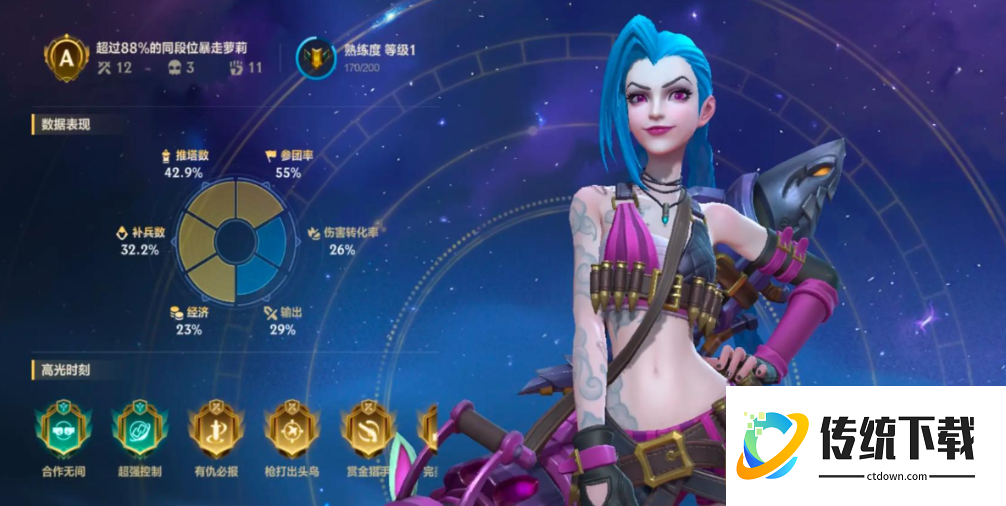Image resolution: width=1006 pixels, height=506 pixels.
Task: Click the A grade rating badge
Action: pos(67,59)
